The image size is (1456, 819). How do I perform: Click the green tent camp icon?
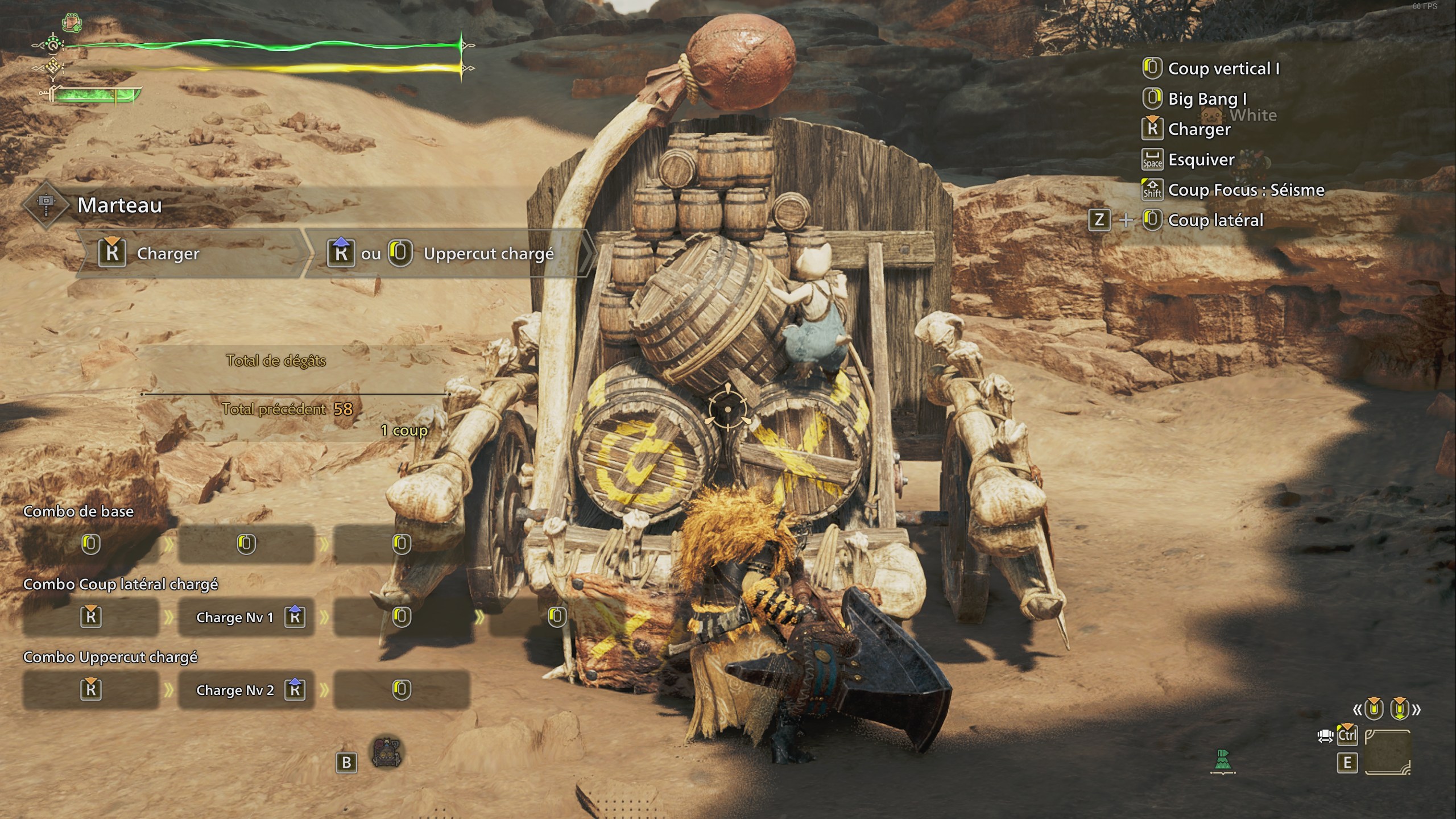[x=1223, y=761]
